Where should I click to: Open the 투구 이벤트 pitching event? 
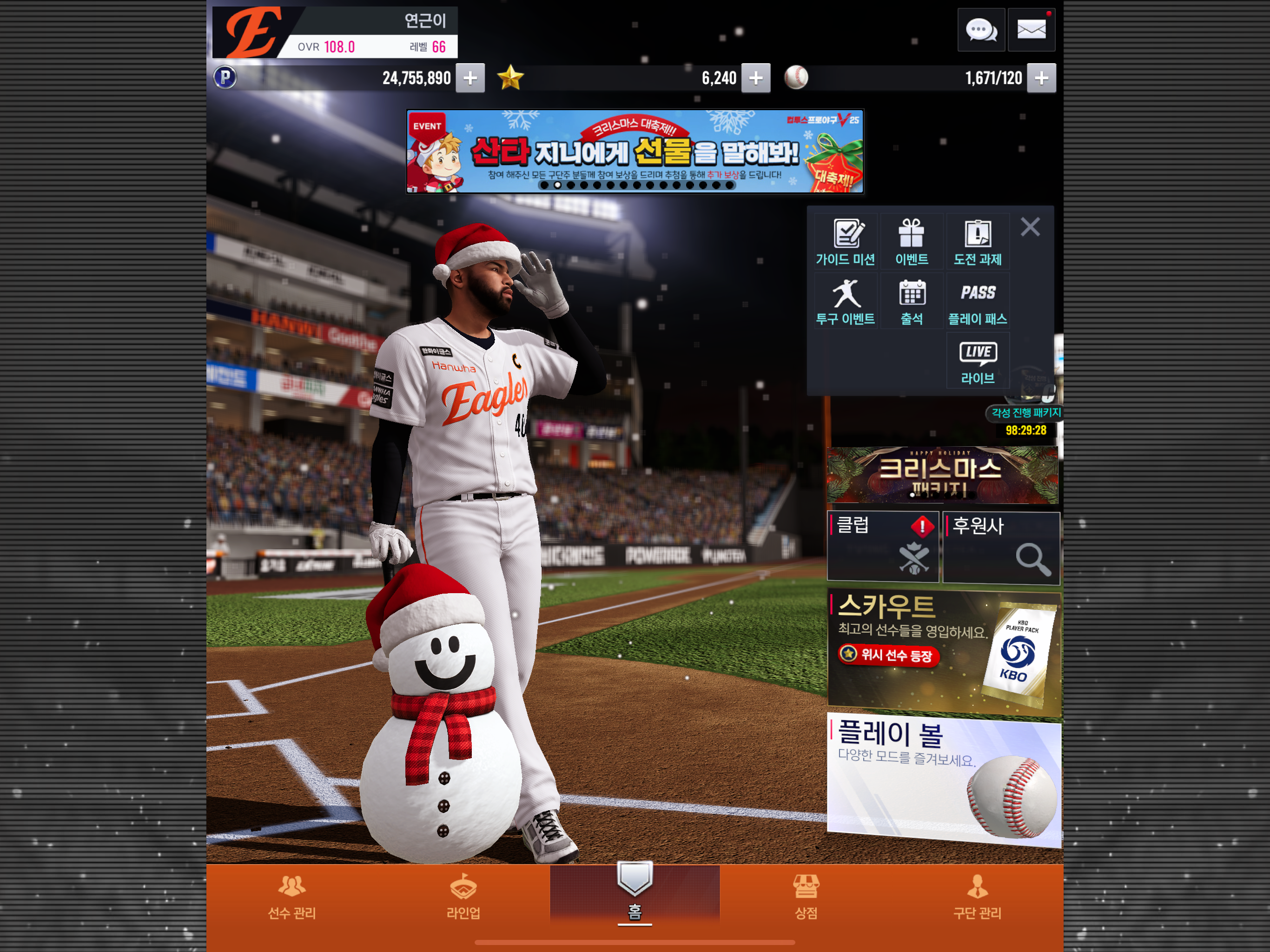tap(845, 301)
